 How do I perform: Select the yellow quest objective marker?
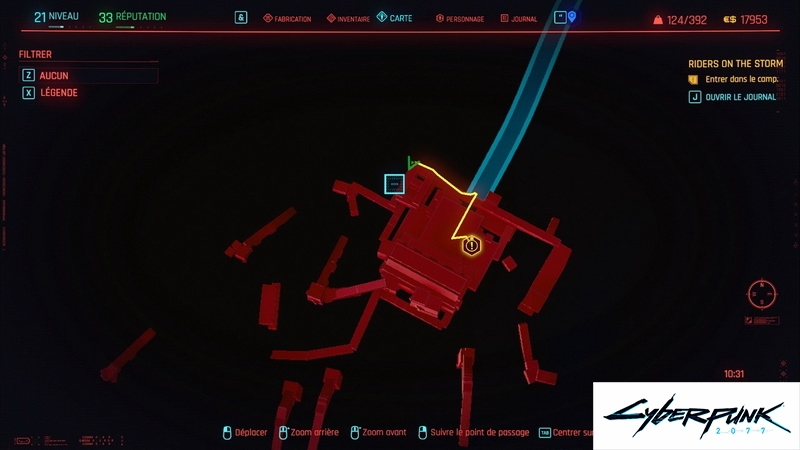[x=472, y=245]
